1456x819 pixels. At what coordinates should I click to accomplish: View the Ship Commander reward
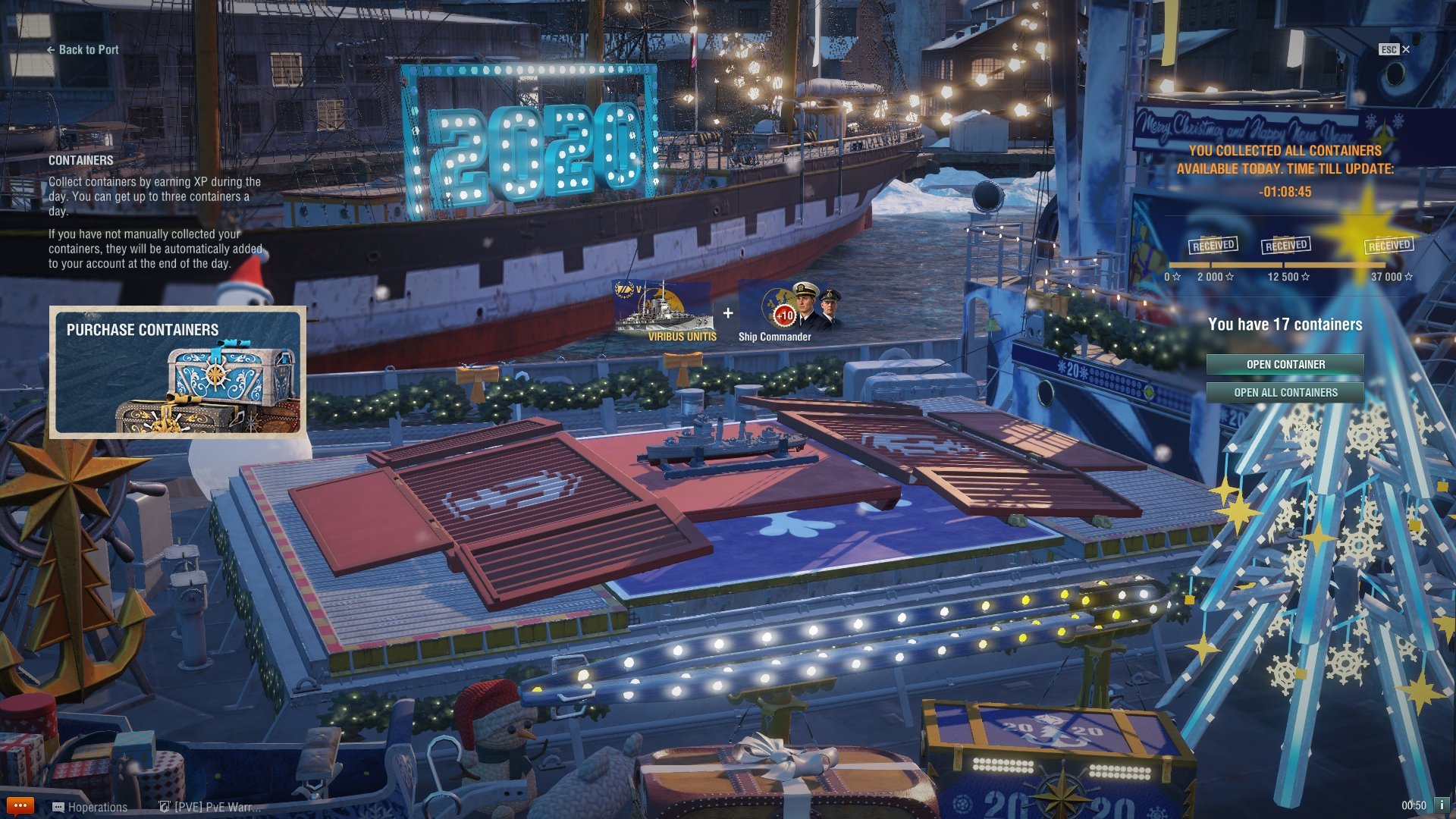point(789,312)
